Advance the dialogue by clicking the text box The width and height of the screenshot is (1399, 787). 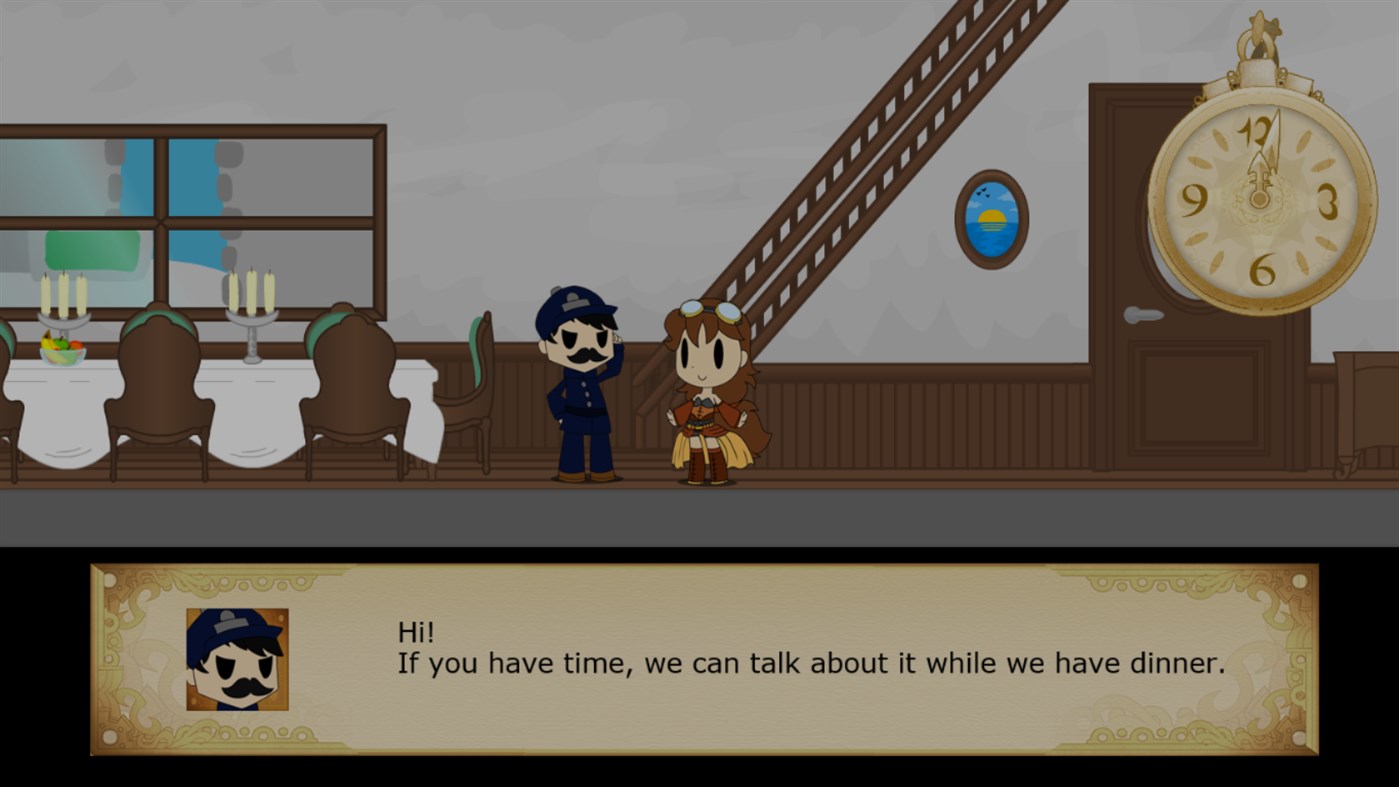[700, 660]
